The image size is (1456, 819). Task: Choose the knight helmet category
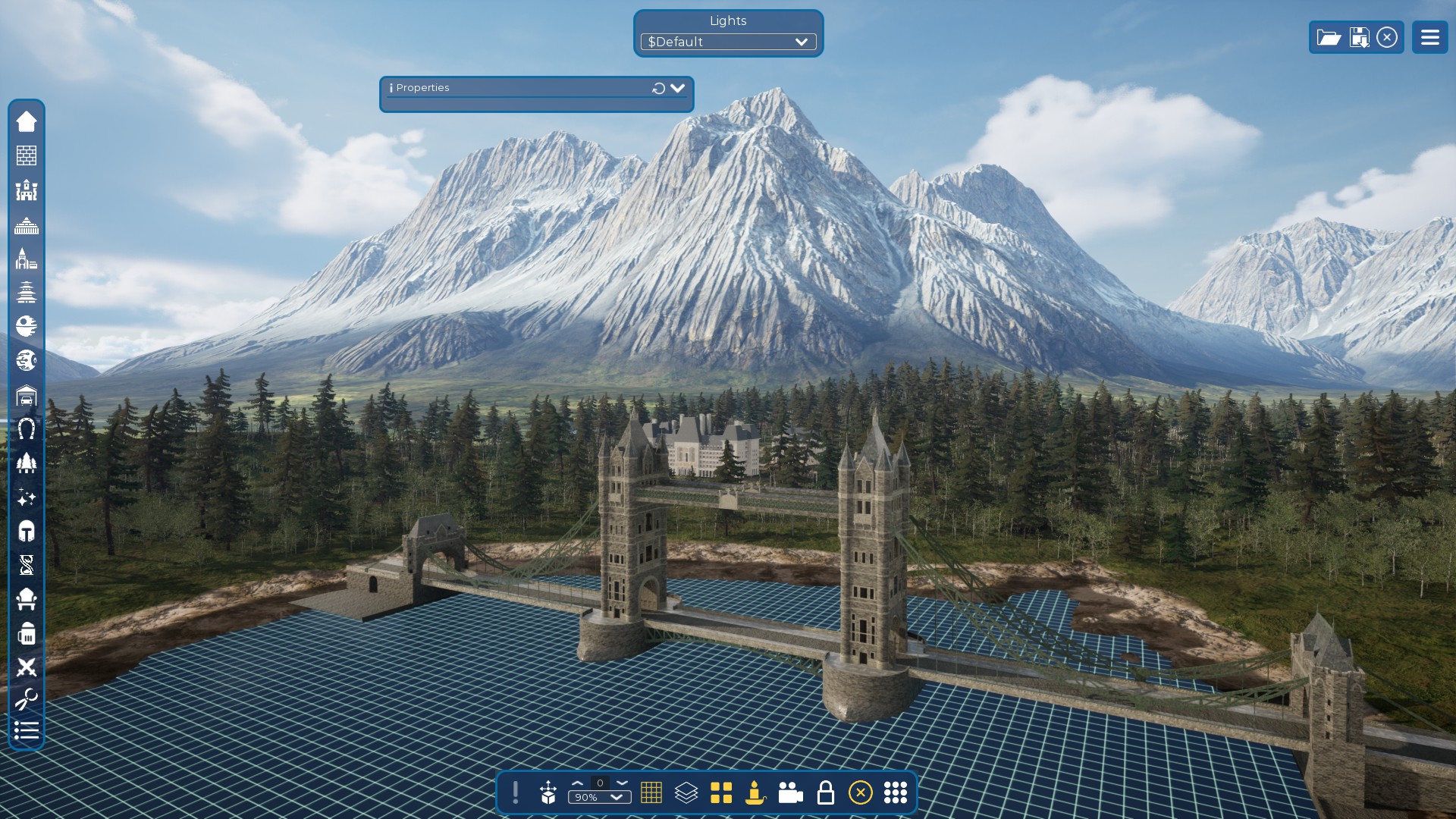click(x=27, y=531)
